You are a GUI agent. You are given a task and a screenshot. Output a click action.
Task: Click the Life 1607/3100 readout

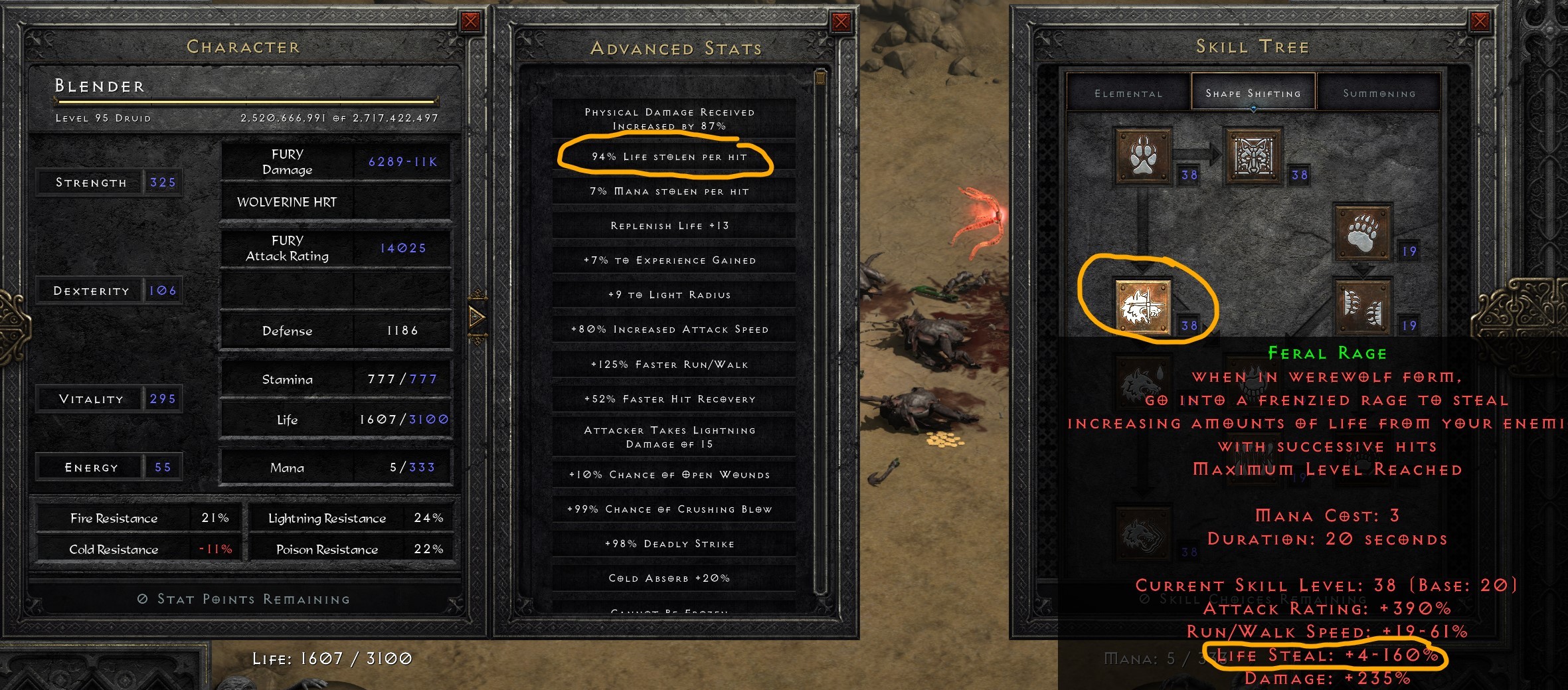pos(332,659)
